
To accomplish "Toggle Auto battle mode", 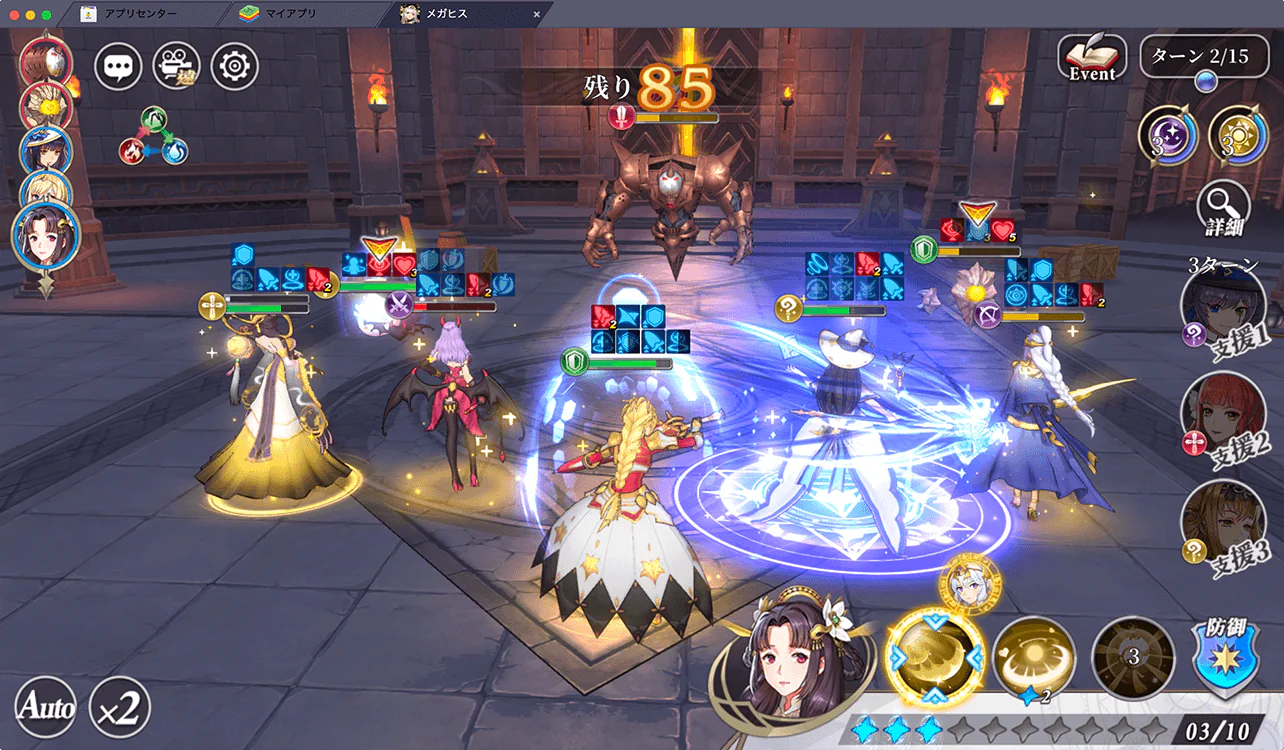I will (x=47, y=708).
